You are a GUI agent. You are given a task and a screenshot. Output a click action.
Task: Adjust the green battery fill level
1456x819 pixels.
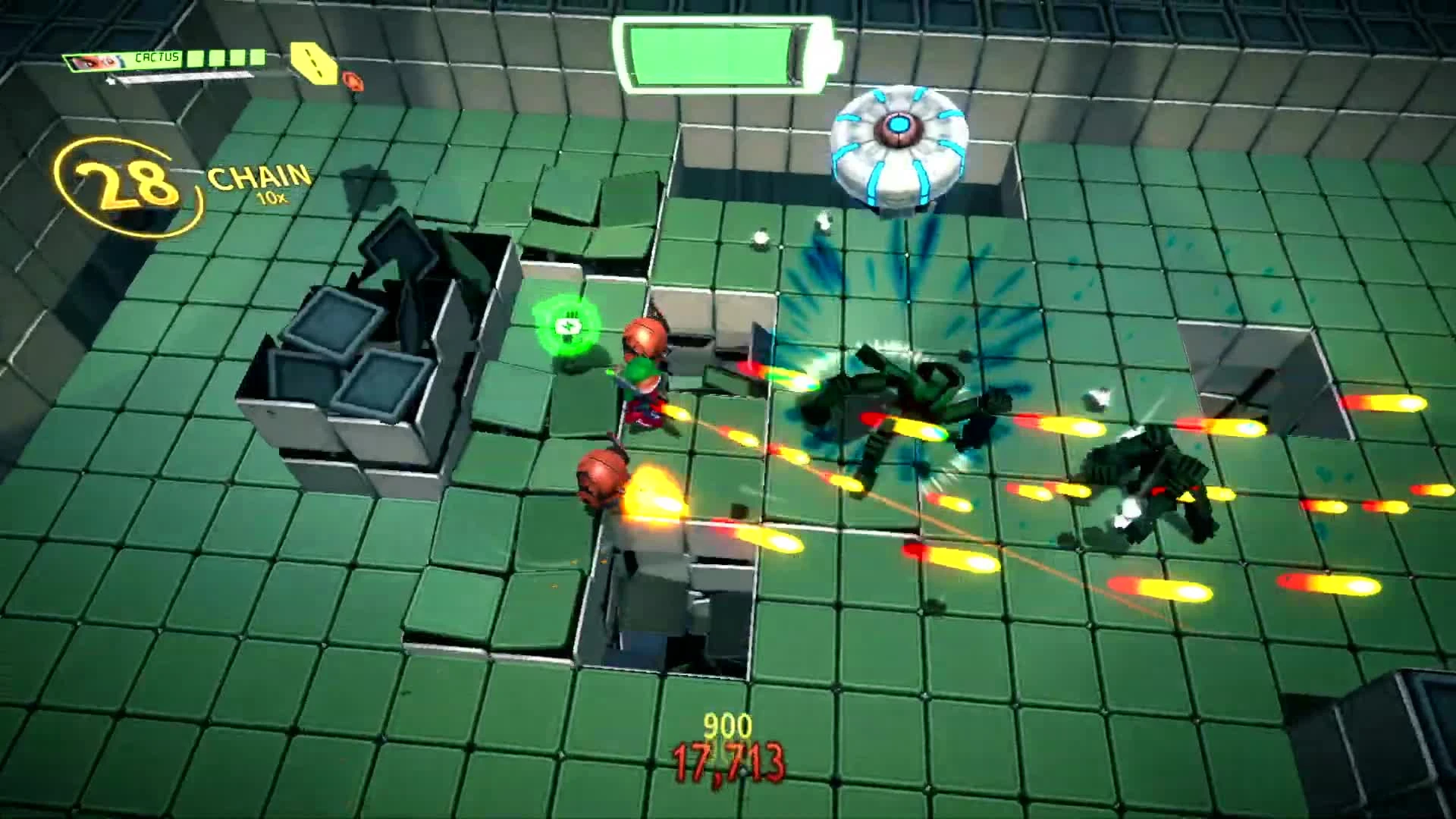click(x=713, y=53)
